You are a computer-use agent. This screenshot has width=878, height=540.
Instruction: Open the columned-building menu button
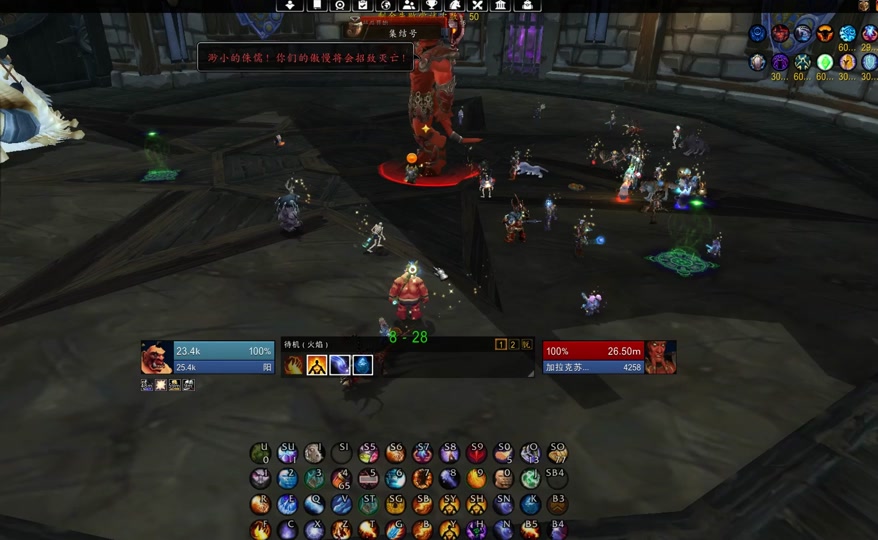(x=501, y=5)
